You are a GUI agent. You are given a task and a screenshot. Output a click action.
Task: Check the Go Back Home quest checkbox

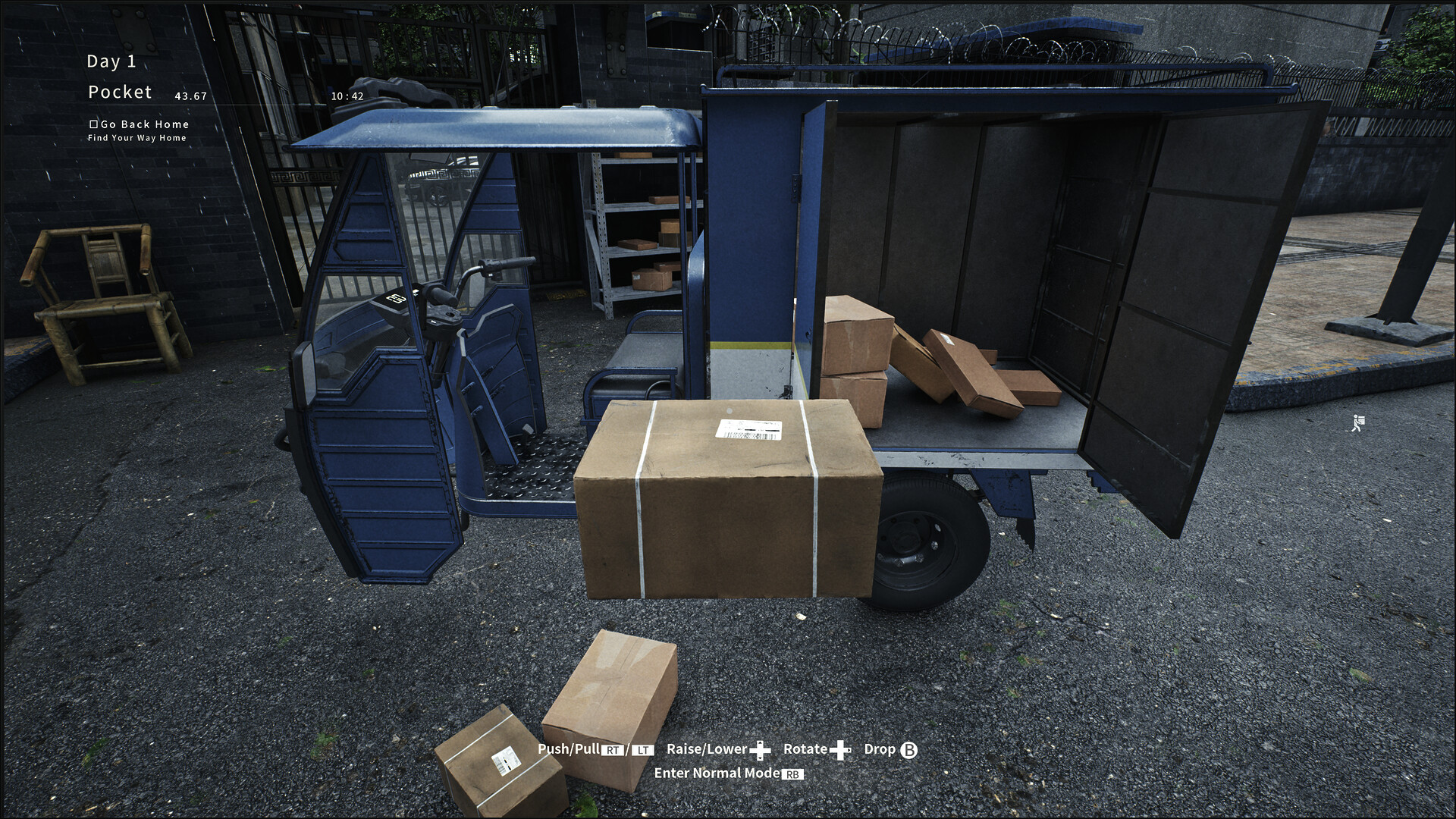94,124
